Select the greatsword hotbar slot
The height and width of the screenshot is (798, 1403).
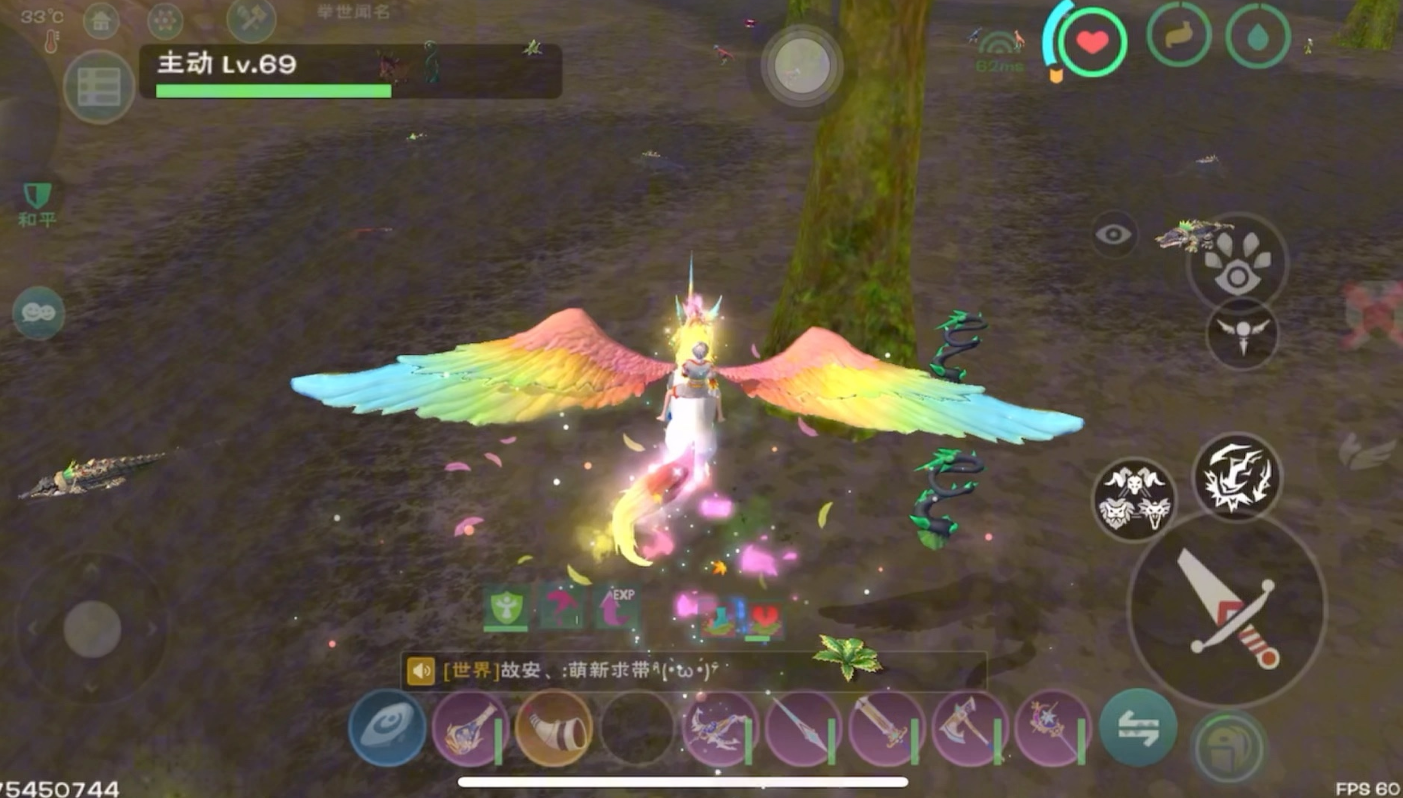tap(886, 728)
